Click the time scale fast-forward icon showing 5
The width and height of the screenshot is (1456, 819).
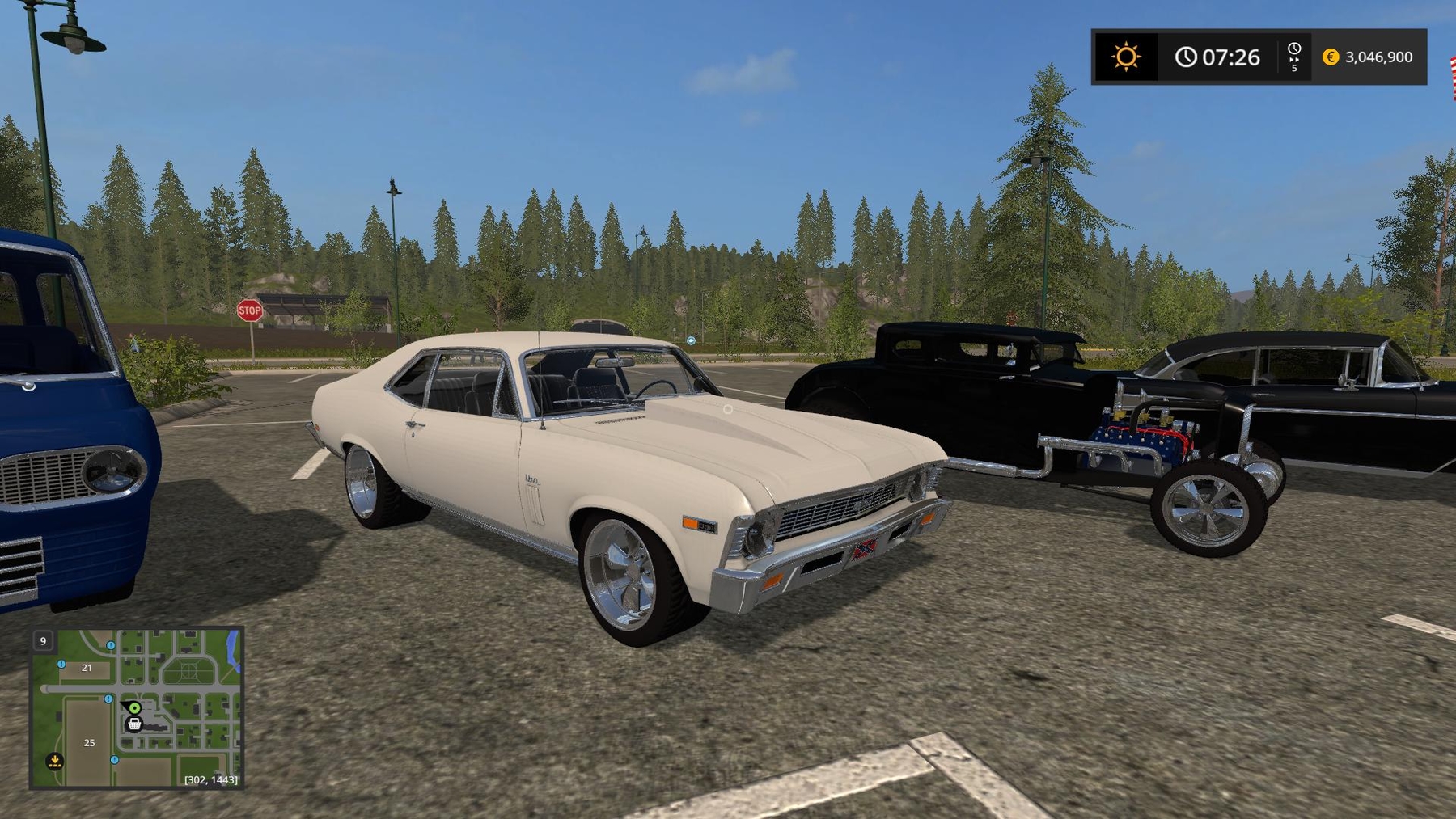[x=1295, y=57]
